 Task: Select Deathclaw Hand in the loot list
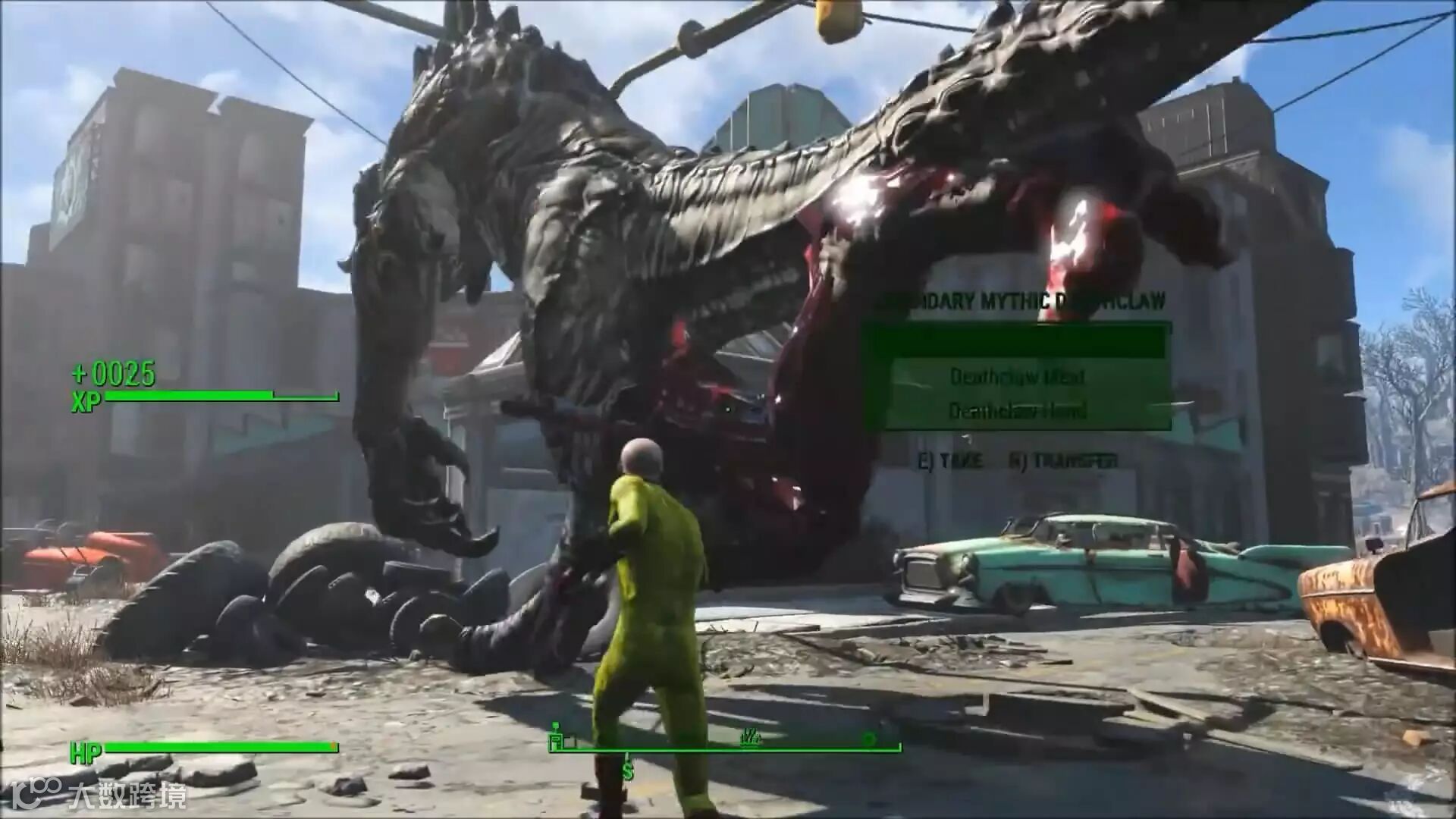tap(1017, 411)
